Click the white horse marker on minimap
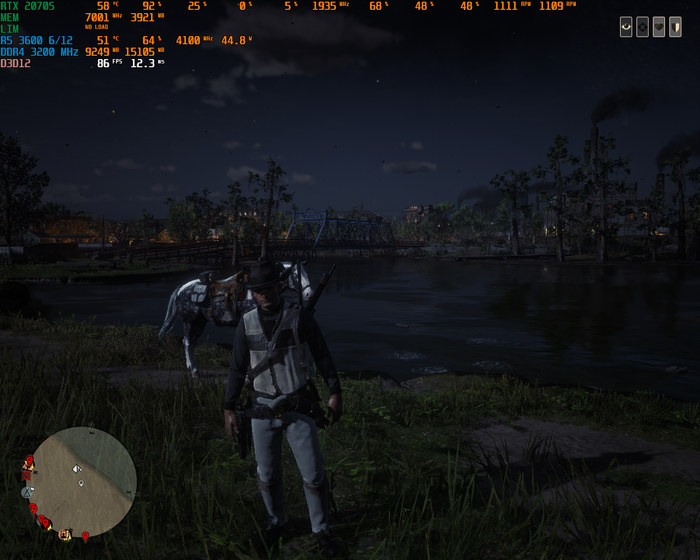 click(x=77, y=468)
